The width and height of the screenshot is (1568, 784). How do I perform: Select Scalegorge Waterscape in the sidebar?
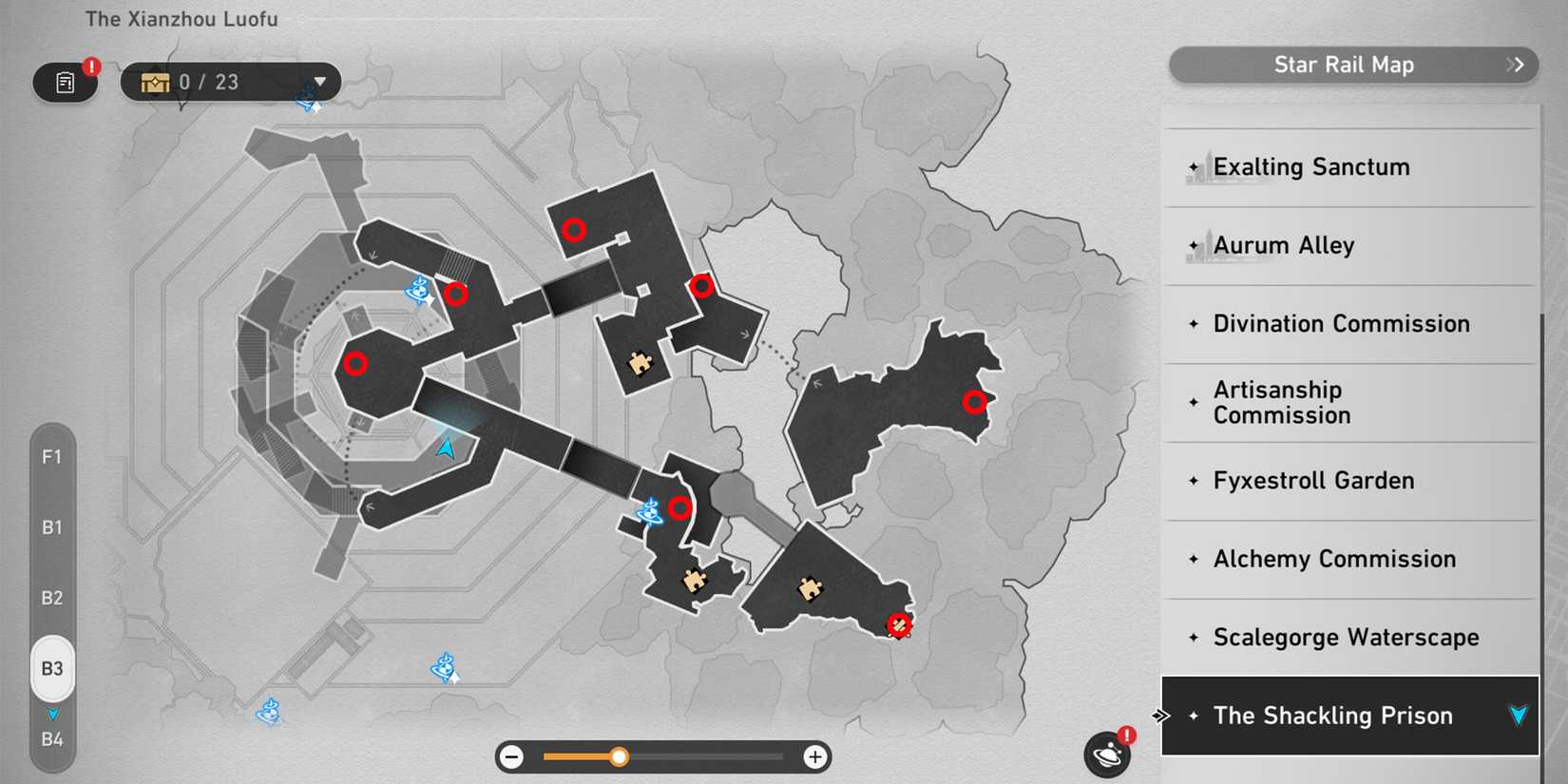pos(1345,638)
